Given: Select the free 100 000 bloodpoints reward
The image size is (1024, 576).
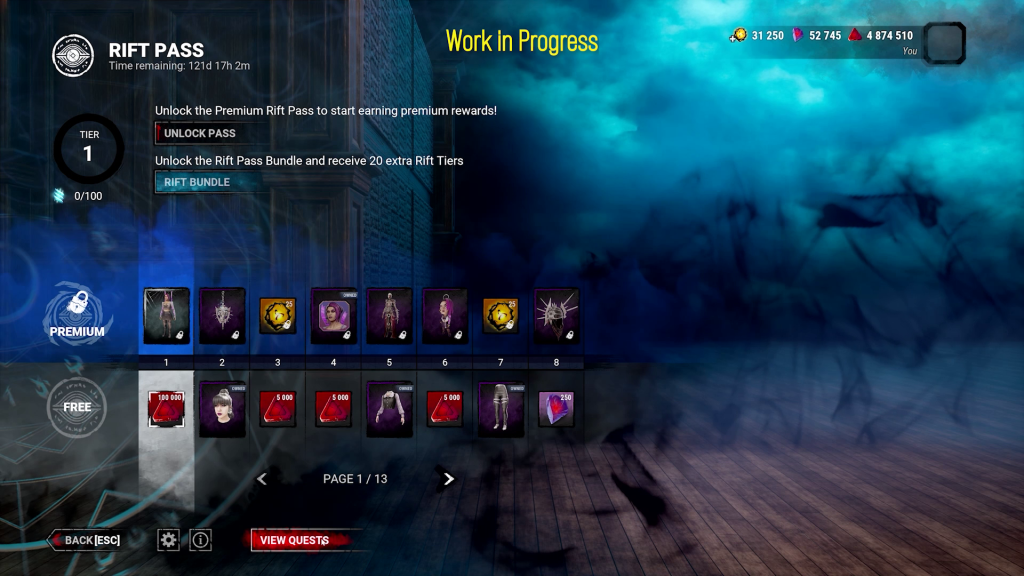Looking at the screenshot, I should [x=166, y=409].
